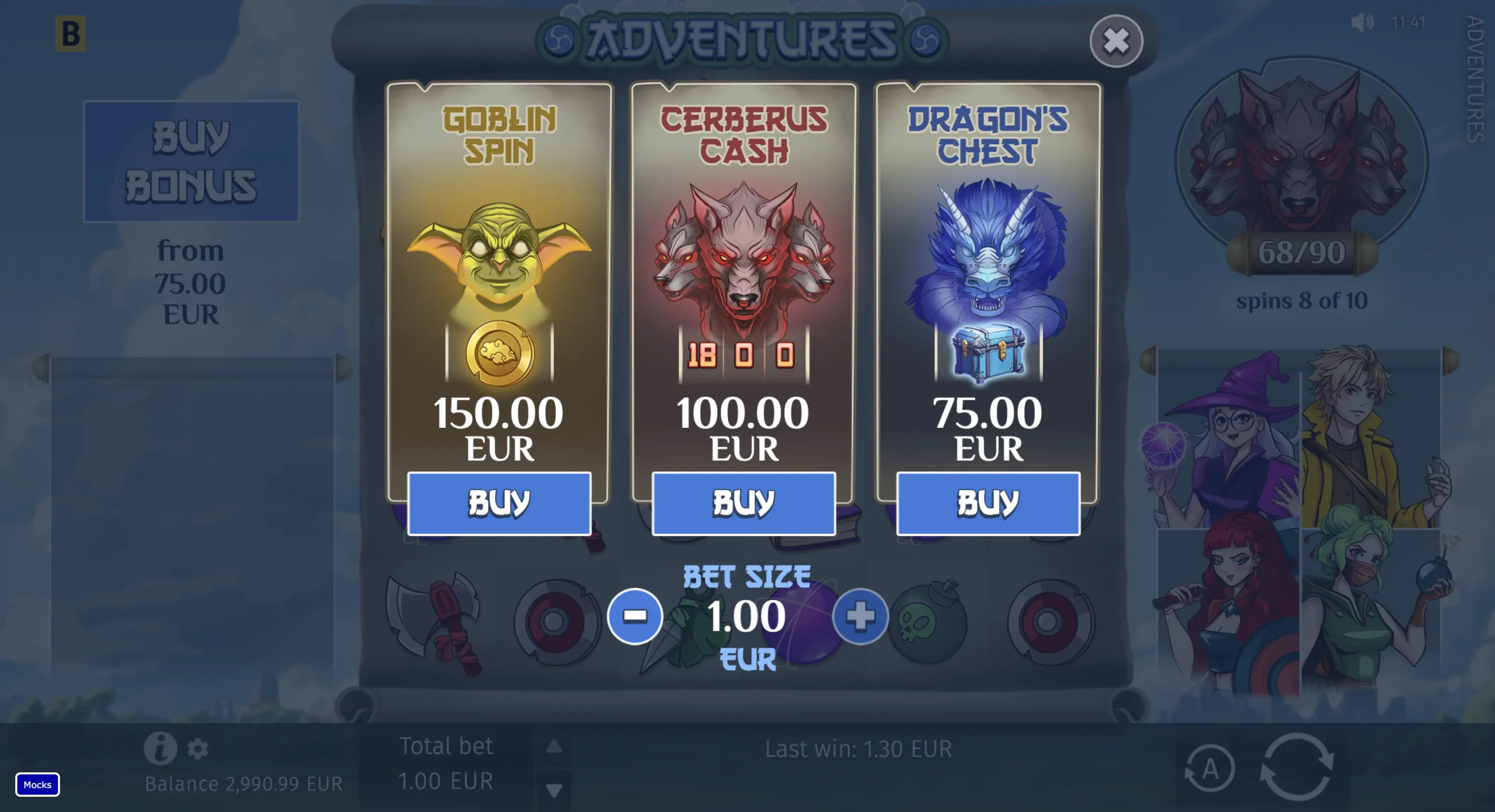Image resolution: width=1495 pixels, height=812 pixels.
Task: Increase bet size with plus button
Action: [x=860, y=616]
